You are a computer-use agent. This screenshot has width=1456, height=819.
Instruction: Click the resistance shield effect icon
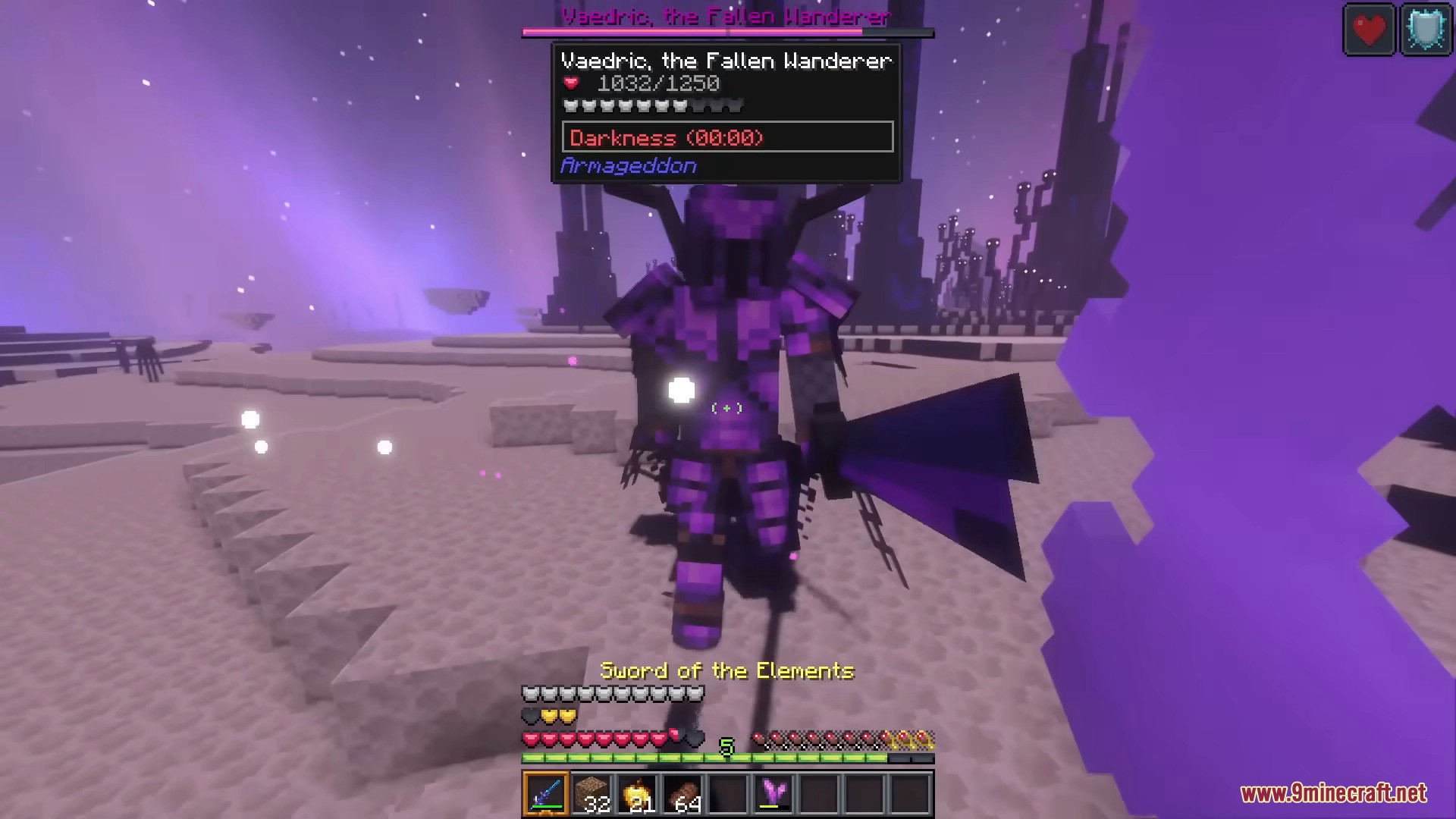pos(1427,29)
